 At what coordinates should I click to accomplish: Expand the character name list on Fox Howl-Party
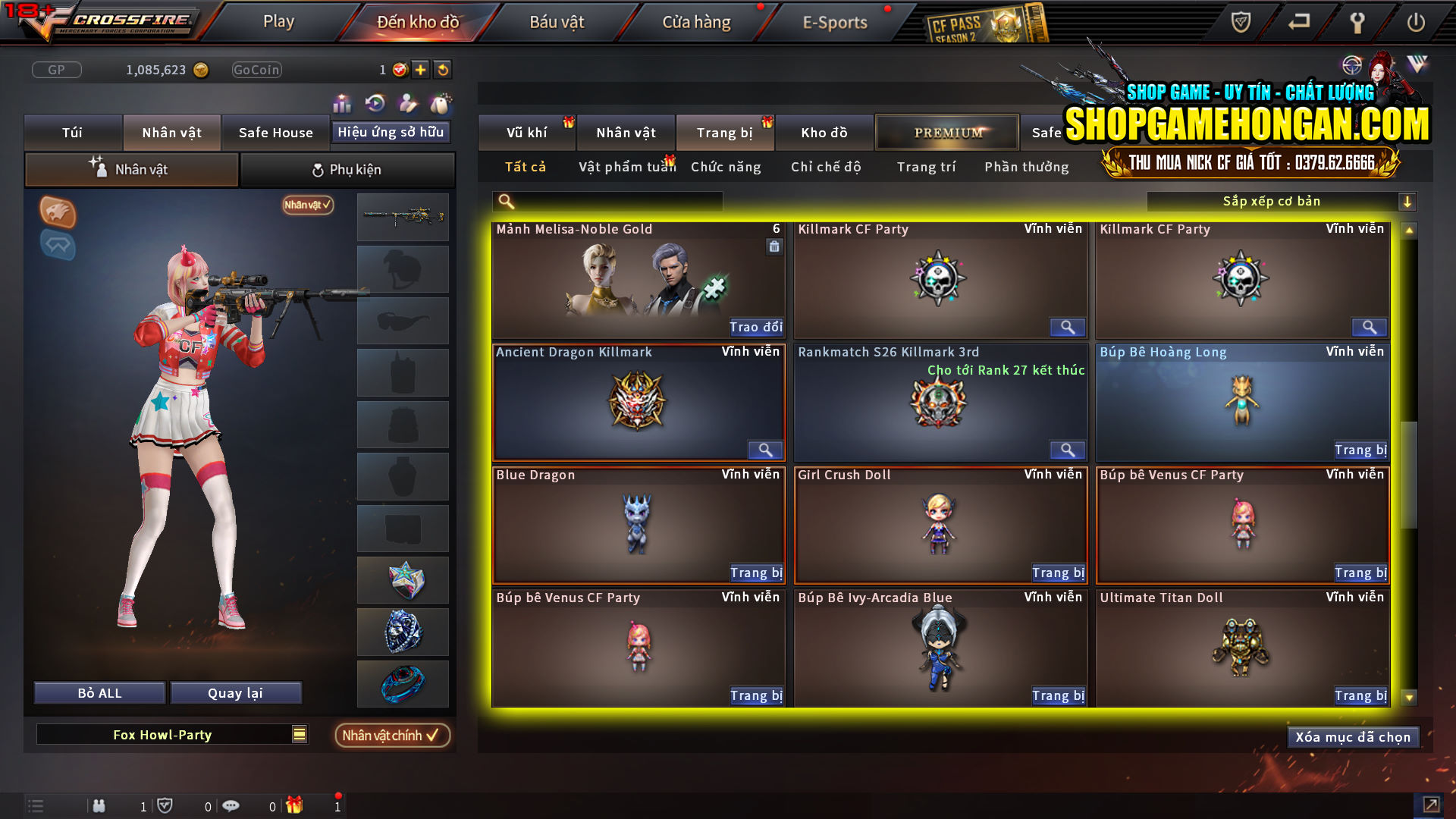coord(298,734)
